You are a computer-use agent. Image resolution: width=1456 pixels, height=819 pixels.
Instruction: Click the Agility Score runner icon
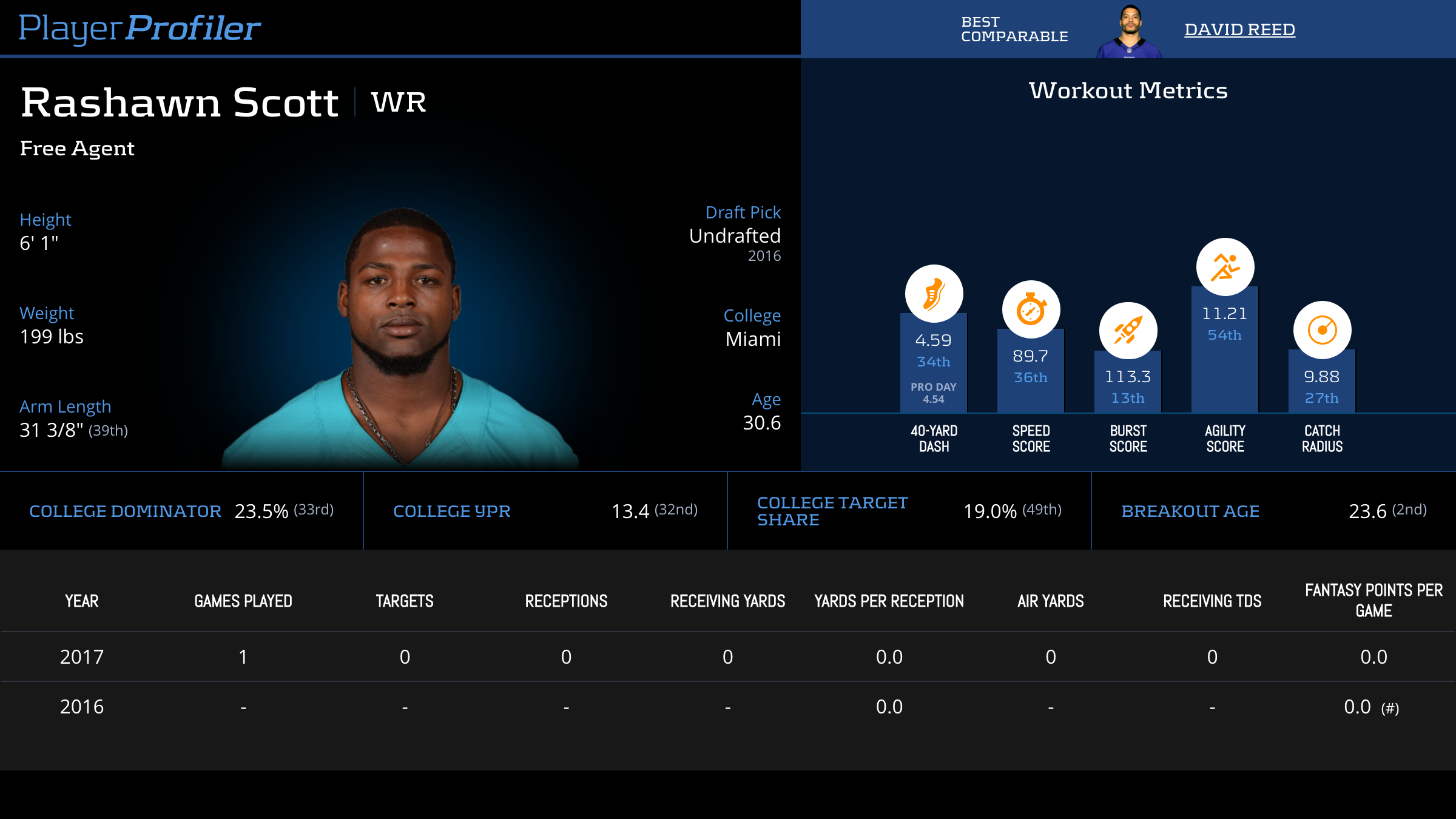coord(1225,267)
